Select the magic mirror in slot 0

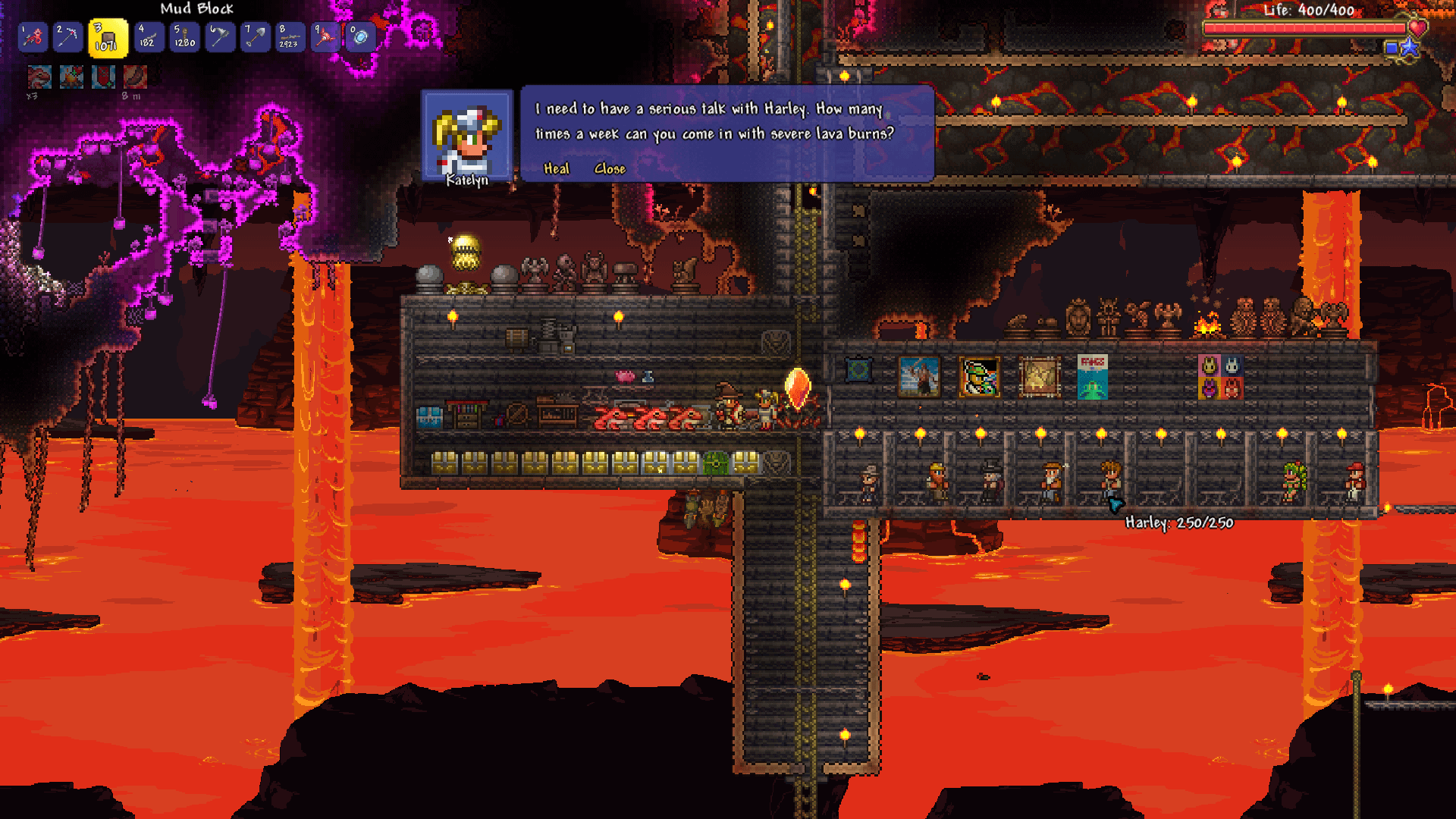pyautogui.click(x=360, y=37)
